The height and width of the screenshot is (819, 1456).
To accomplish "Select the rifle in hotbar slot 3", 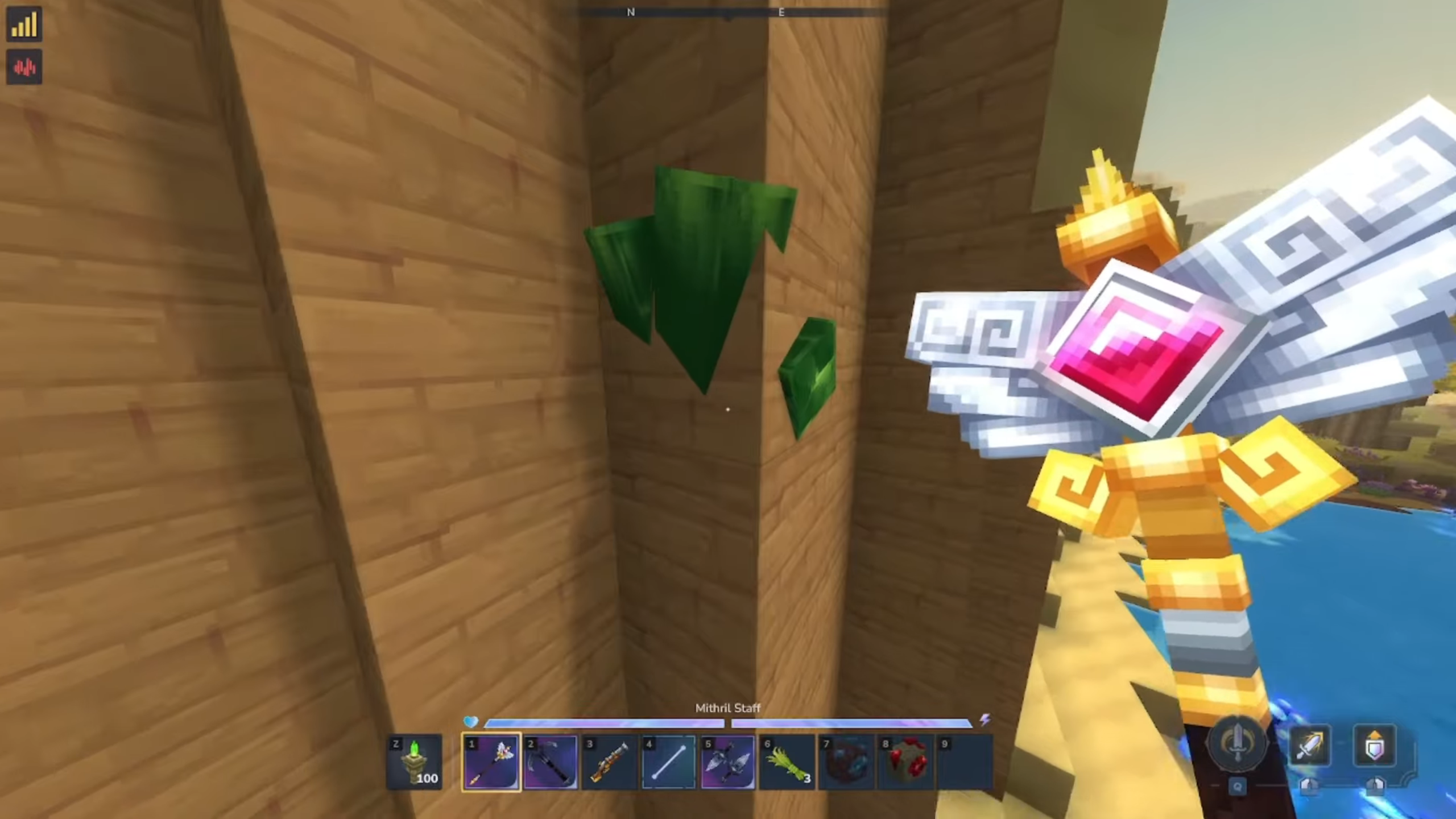I will [x=609, y=762].
